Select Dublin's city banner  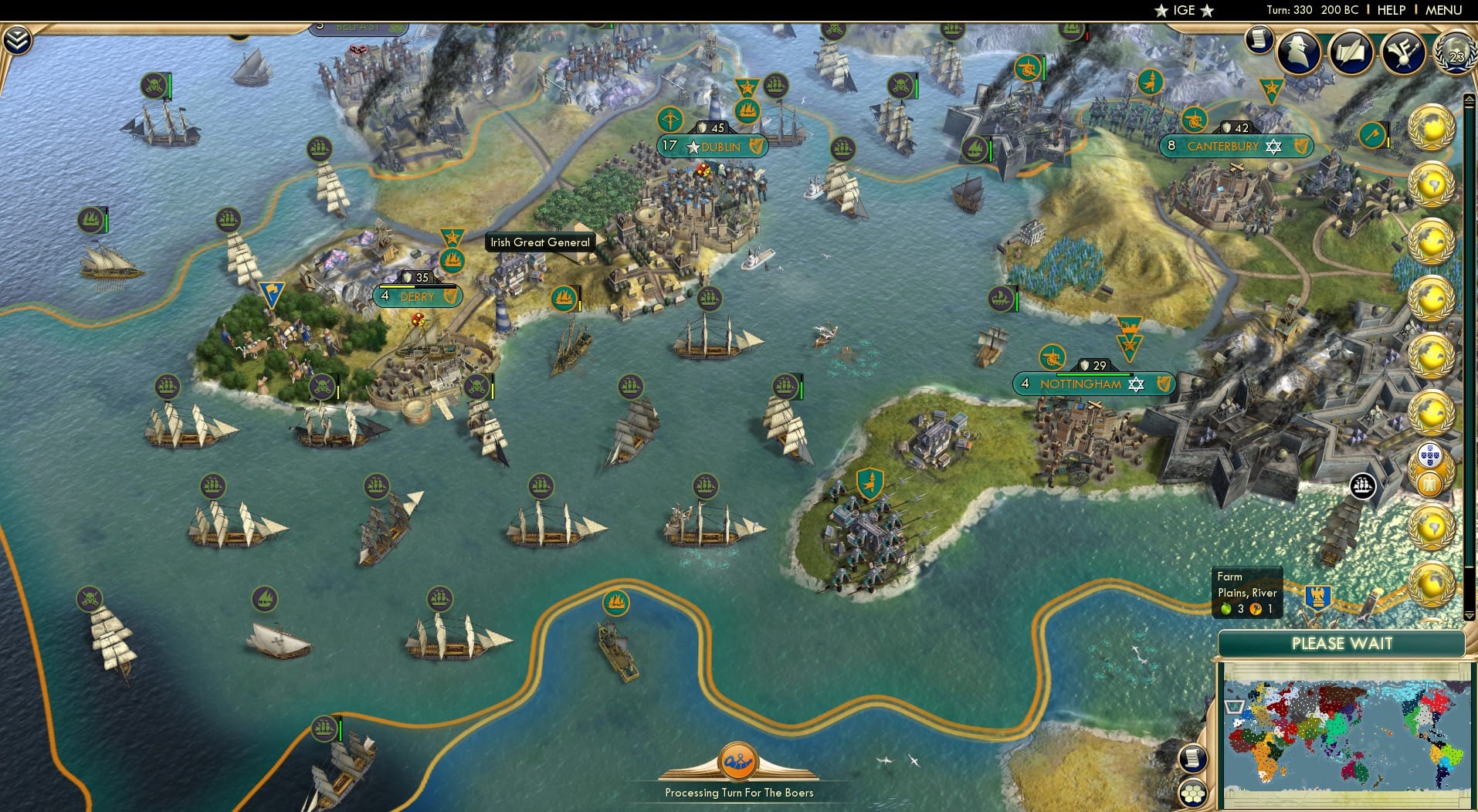tap(713, 147)
